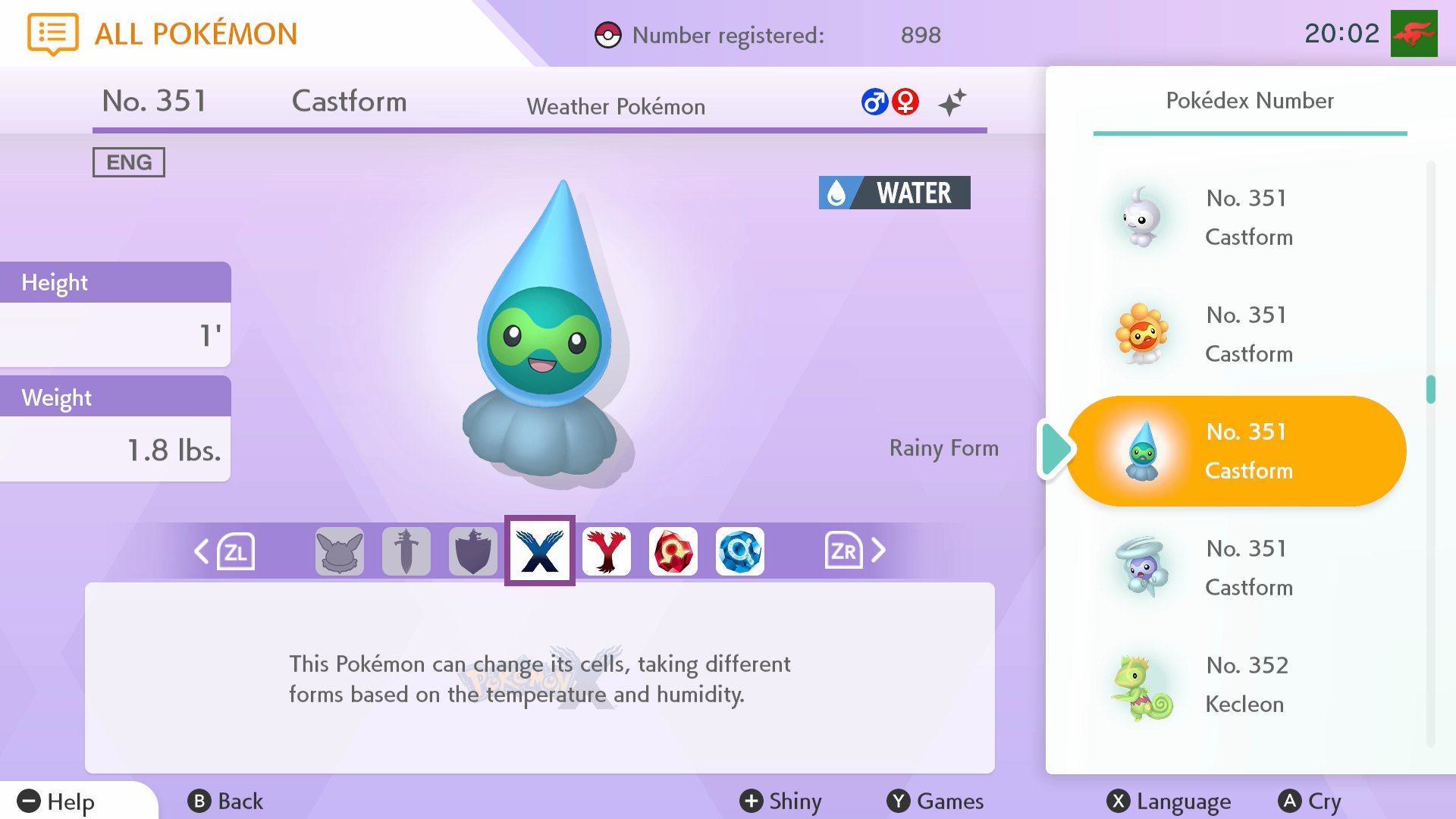Toggle male form via the blue gender icon
Image resolution: width=1456 pixels, height=819 pixels.
point(875,101)
